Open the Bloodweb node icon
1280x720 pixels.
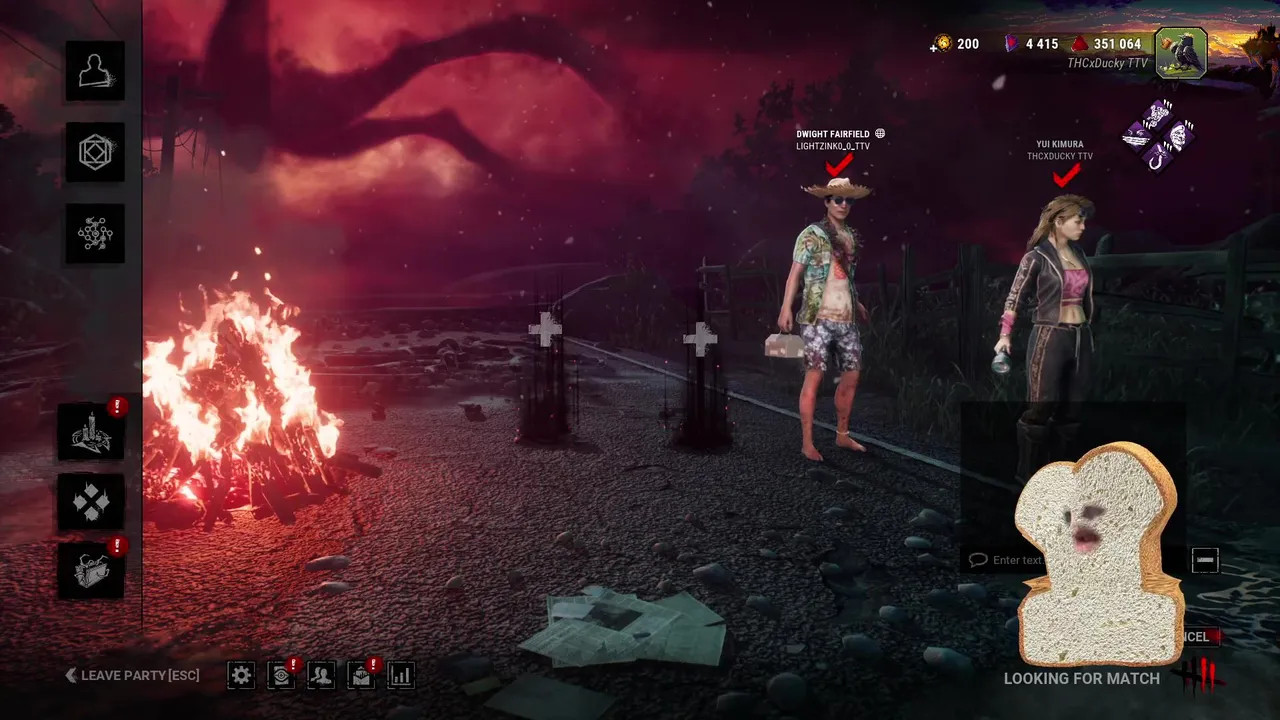[95, 233]
